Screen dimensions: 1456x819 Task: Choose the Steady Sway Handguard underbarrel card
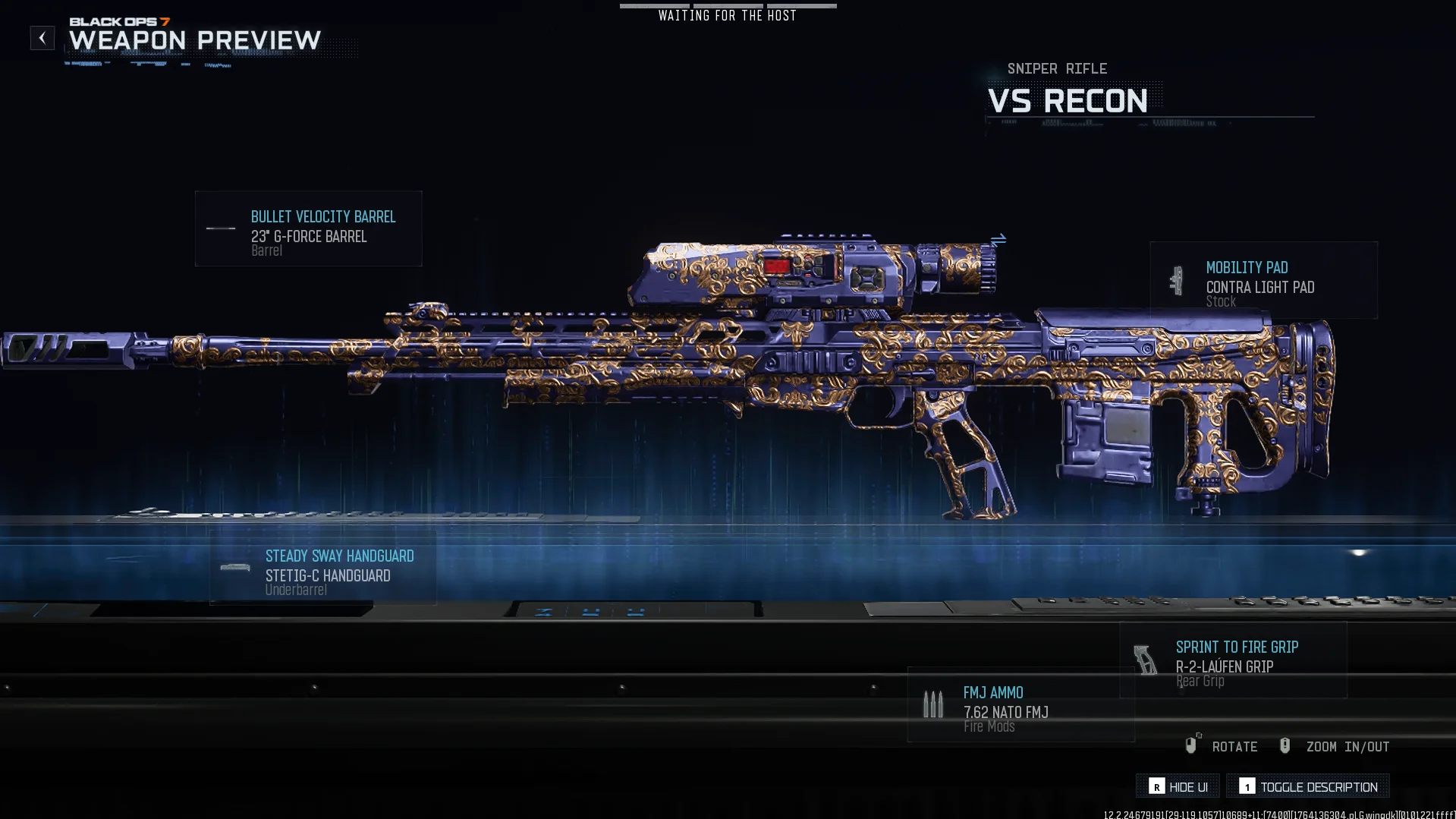click(x=323, y=569)
